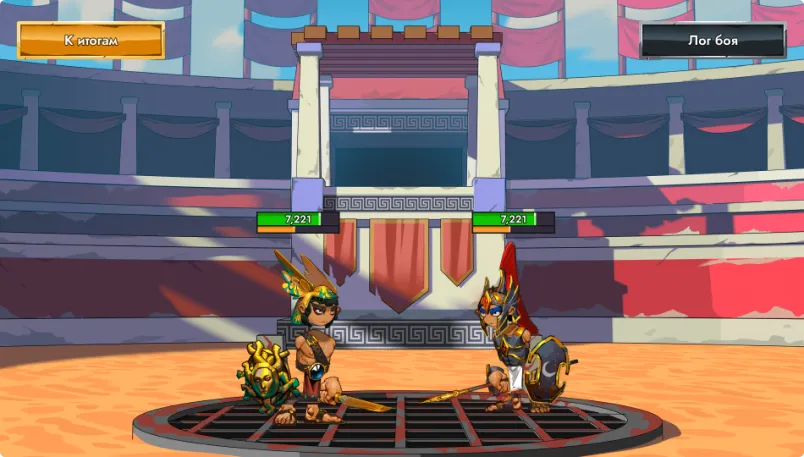Click the orange "К итогам" button
This screenshot has width=804, height=457.
point(91,41)
